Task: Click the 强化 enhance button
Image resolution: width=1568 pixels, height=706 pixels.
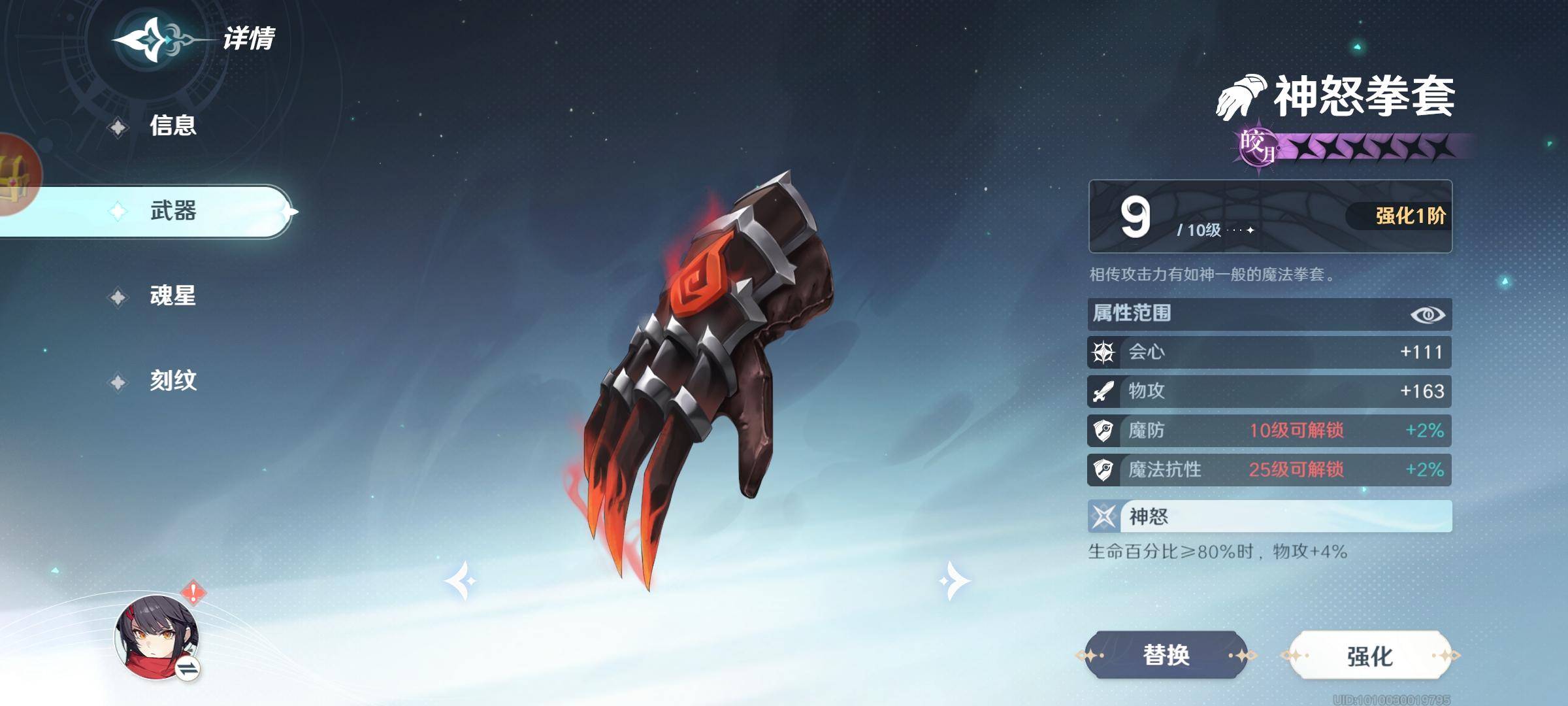Action: coord(1369,656)
